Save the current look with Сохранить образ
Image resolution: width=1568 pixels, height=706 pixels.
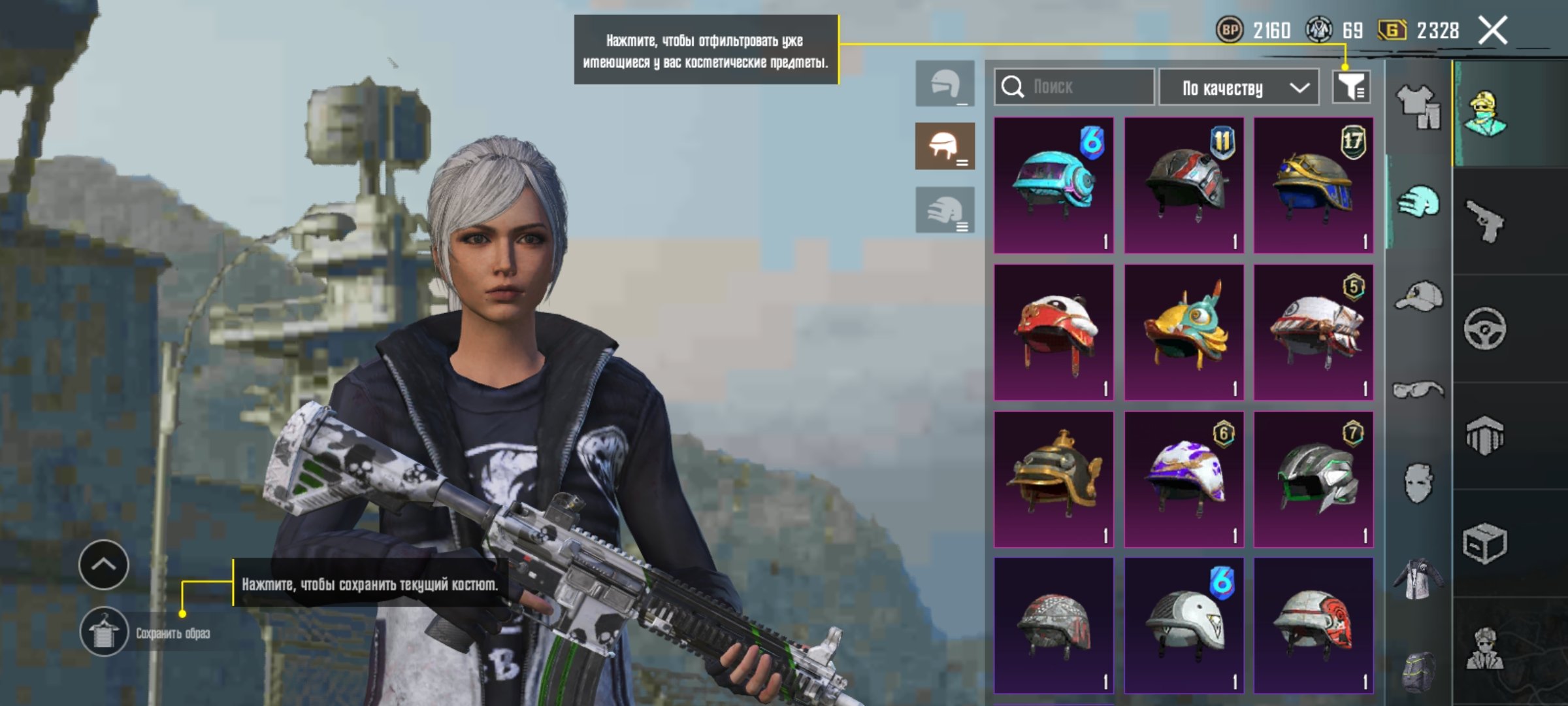[105, 631]
